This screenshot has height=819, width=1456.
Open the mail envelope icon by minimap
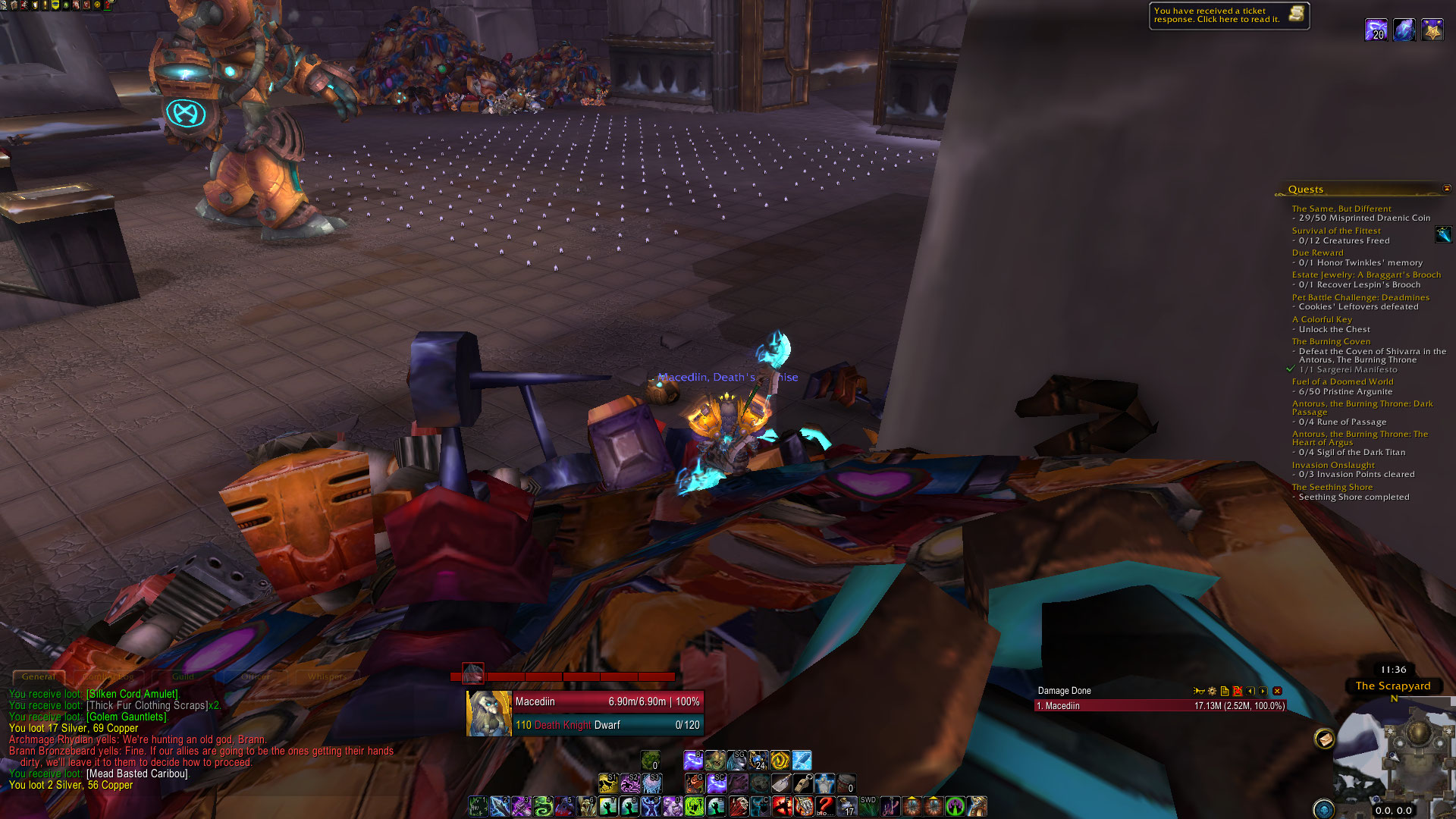1324,739
